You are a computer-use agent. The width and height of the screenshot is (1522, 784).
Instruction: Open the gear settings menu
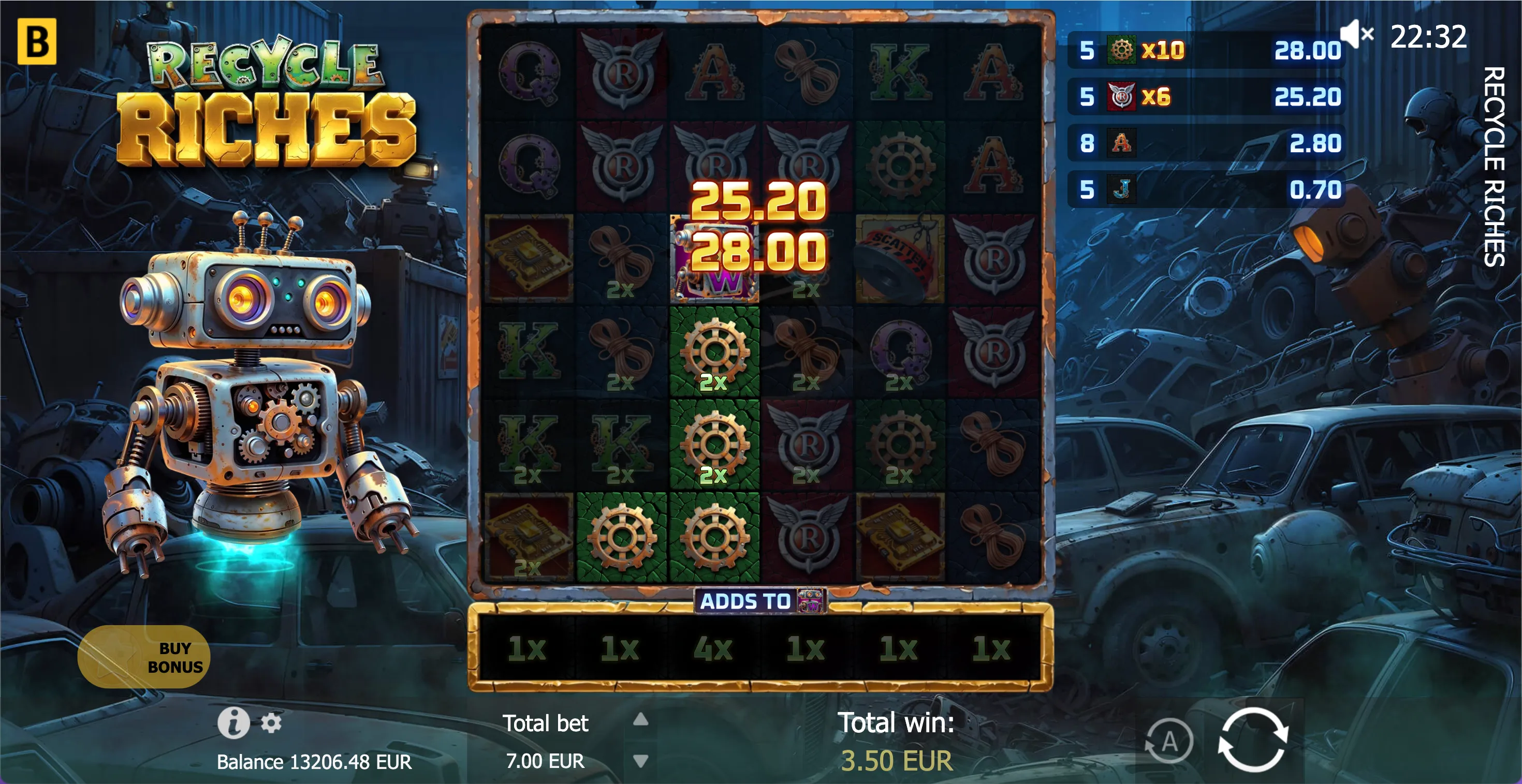[x=271, y=722]
